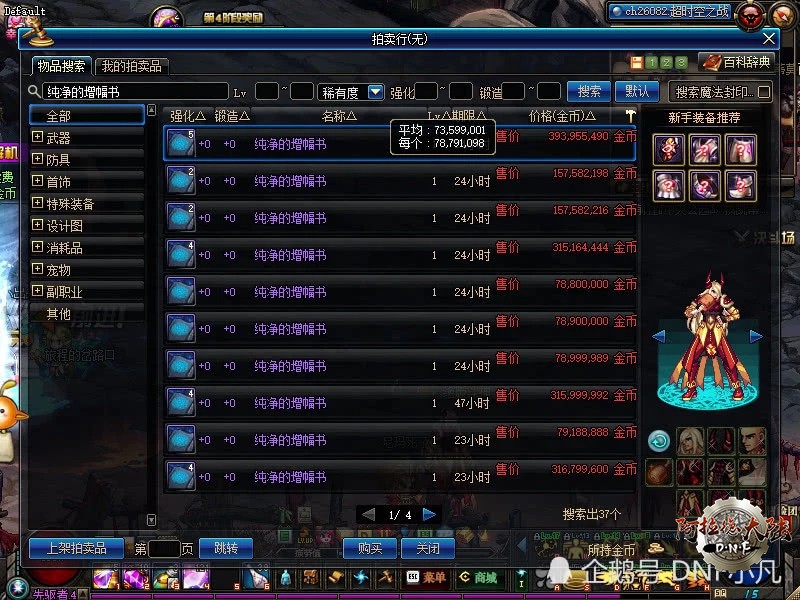Screen dimensions: 800x600
Task: Sort listings by 价格(金币) column header
Action: coord(562,116)
